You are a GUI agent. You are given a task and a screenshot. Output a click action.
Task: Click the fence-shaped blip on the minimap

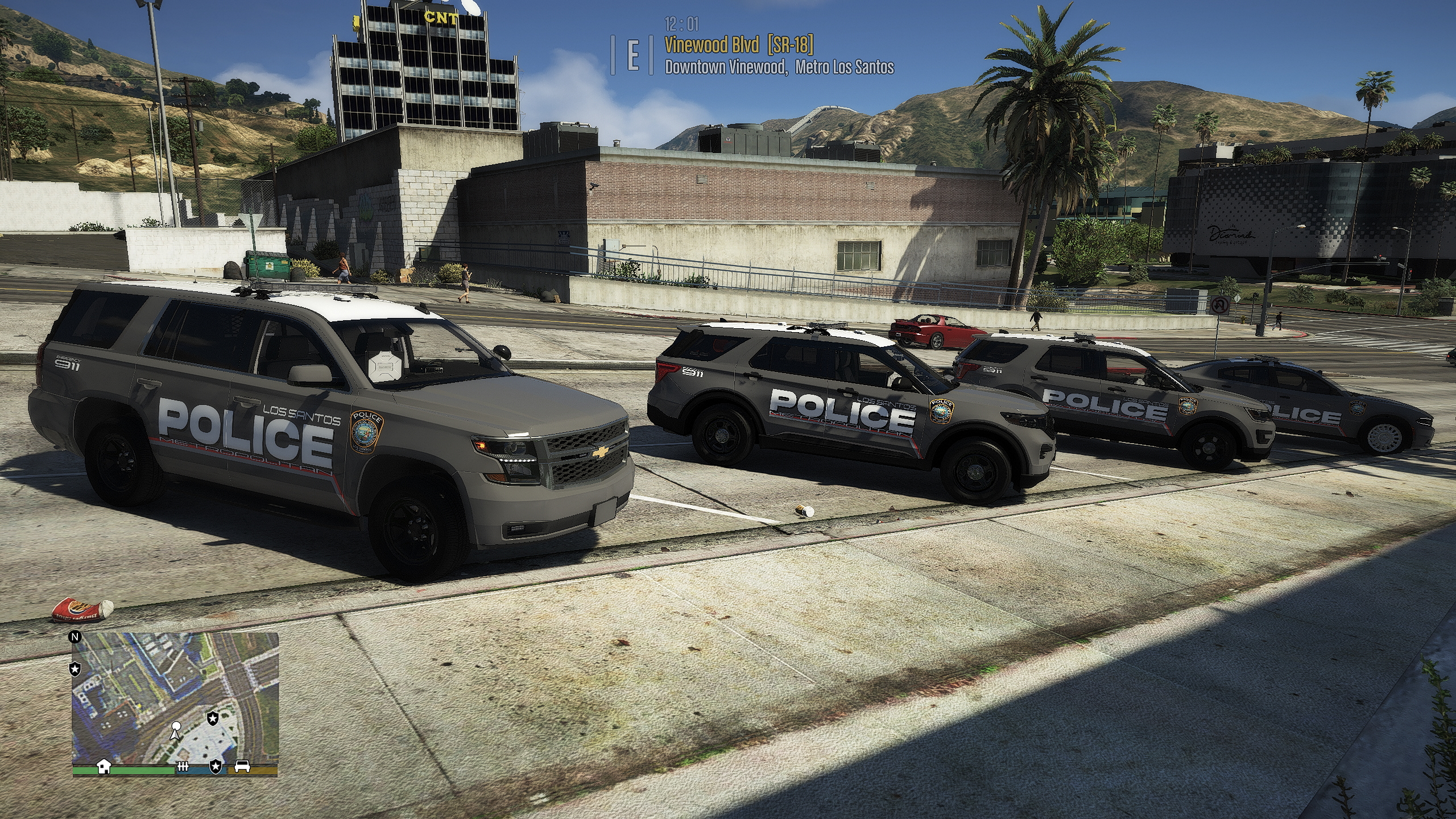[x=183, y=767]
